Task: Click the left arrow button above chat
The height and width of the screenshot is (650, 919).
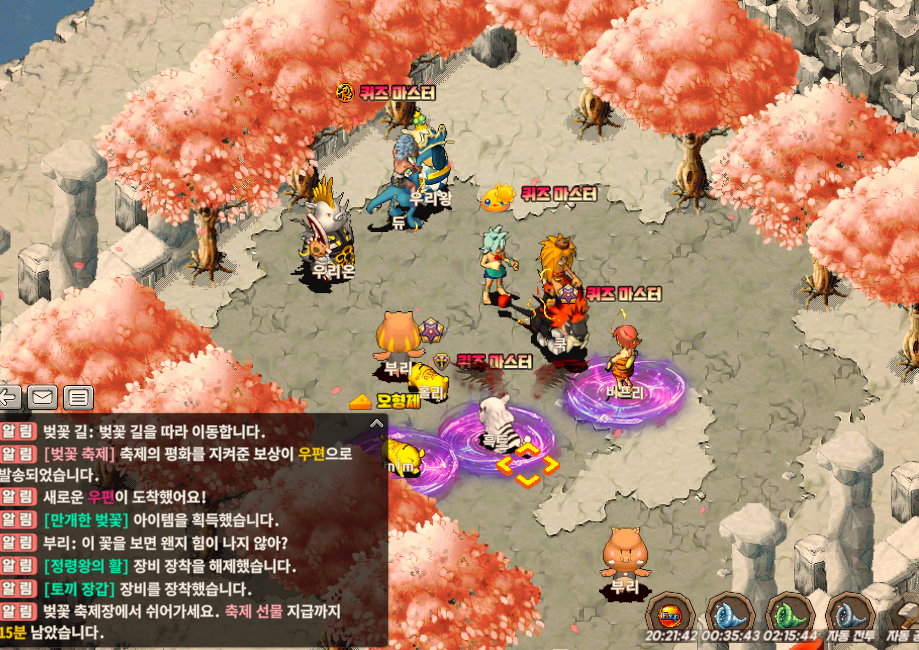Action: tap(11, 397)
